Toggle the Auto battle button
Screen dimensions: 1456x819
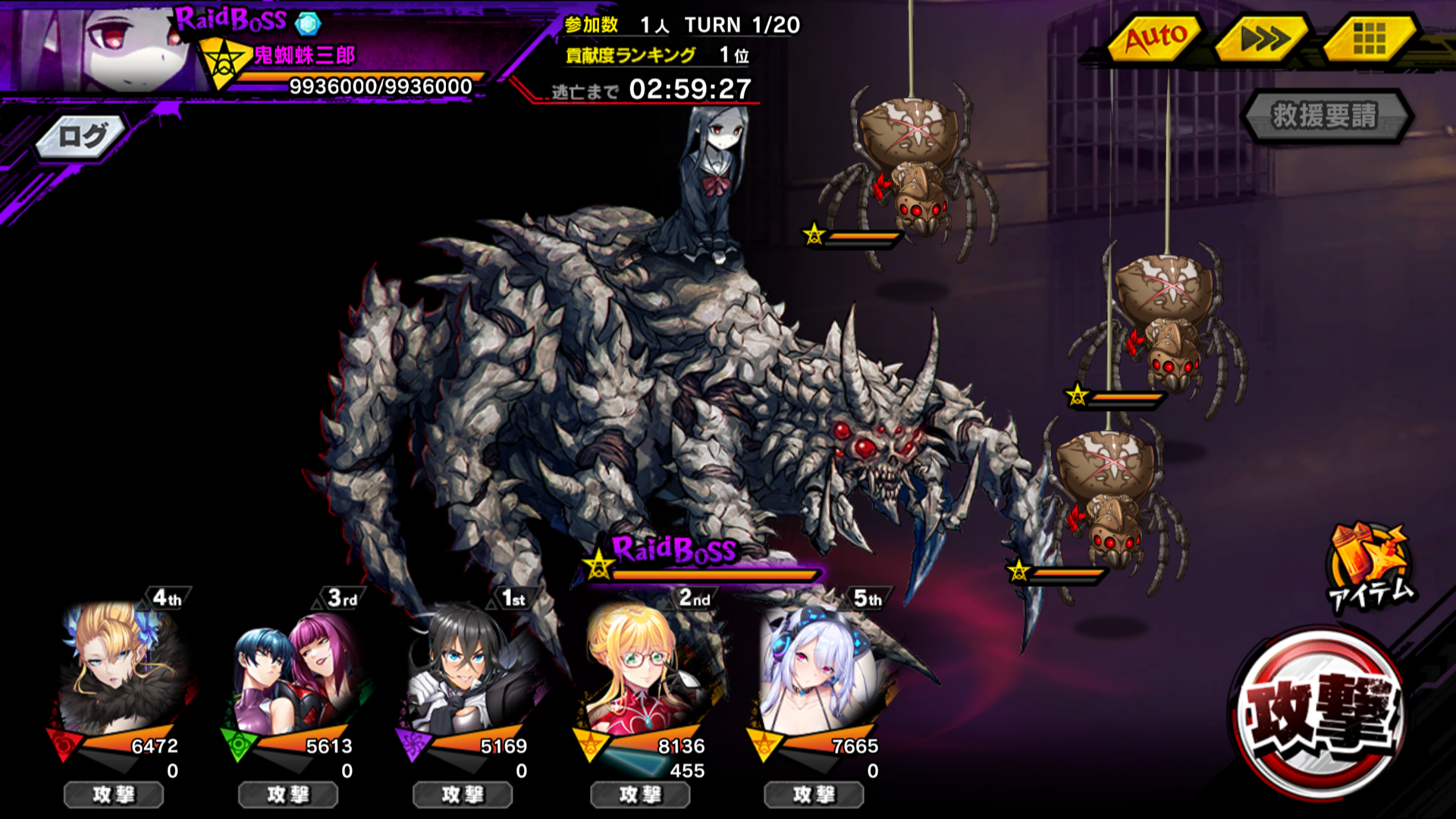pyautogui.click(x=1155, y=38)
